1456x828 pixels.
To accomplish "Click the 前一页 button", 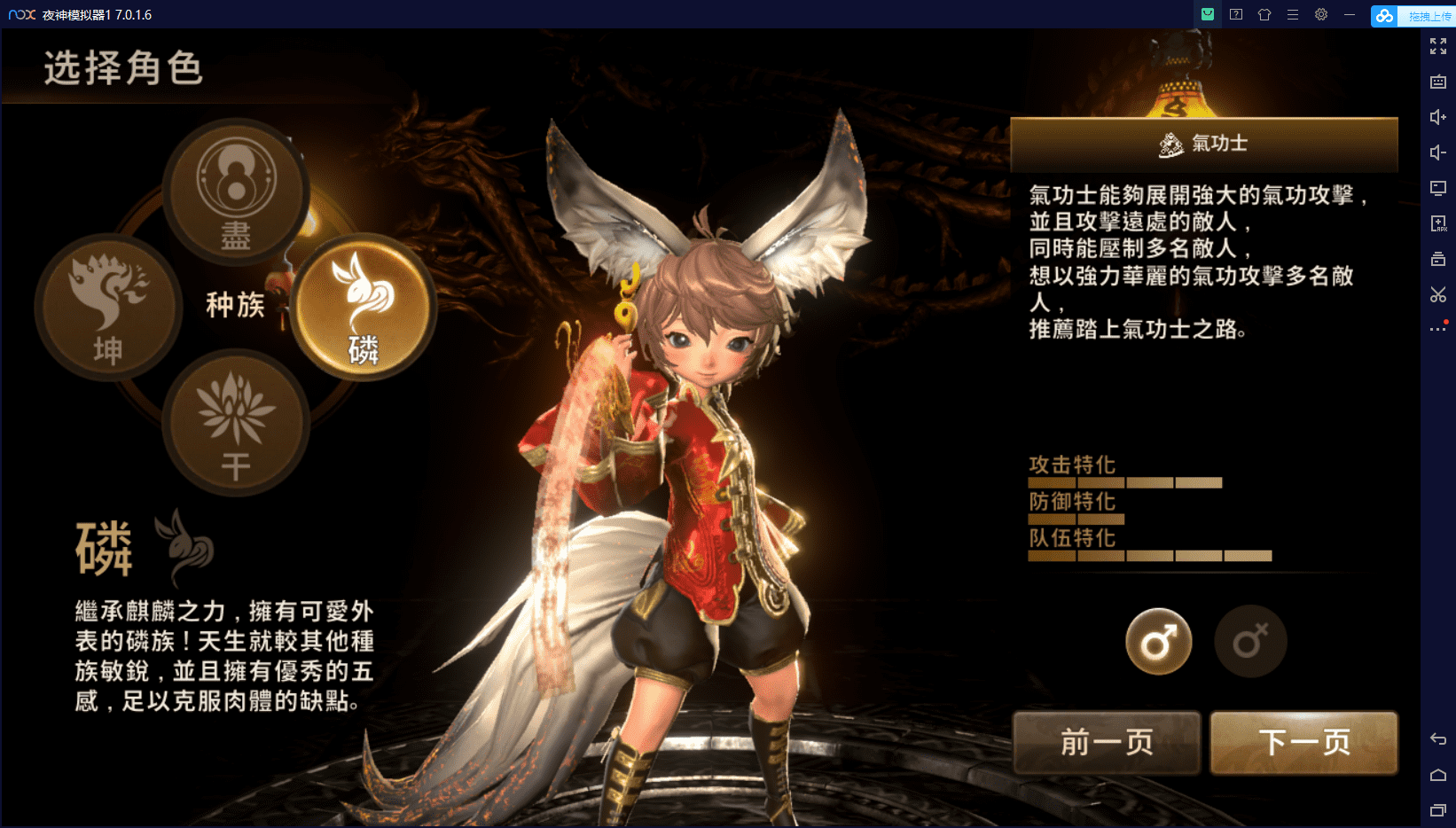I will (1106, 743).
